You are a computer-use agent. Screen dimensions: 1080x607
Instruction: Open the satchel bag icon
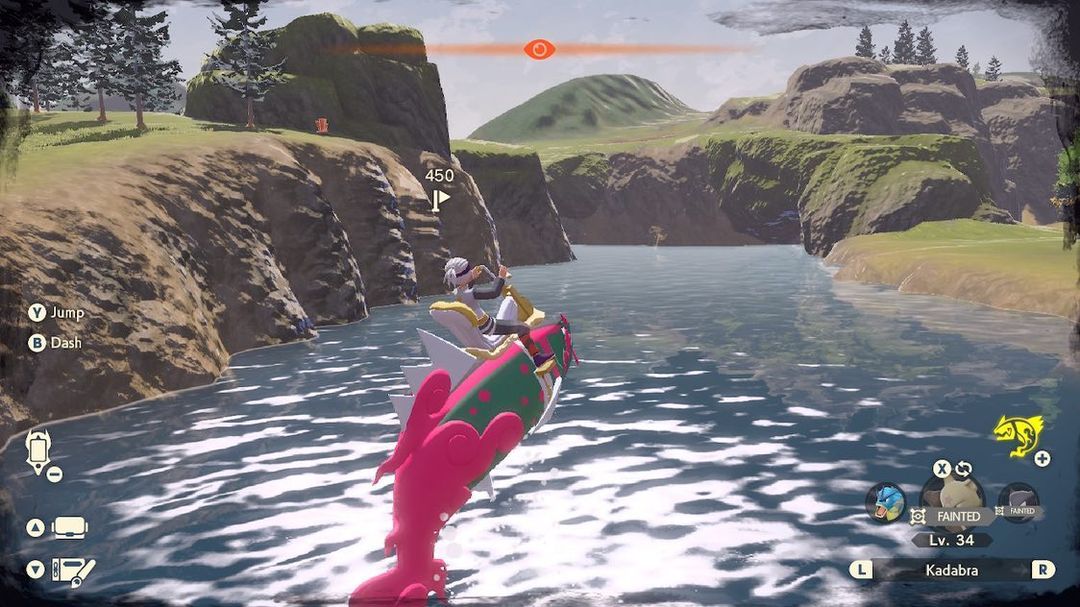(x=70, y=527)
